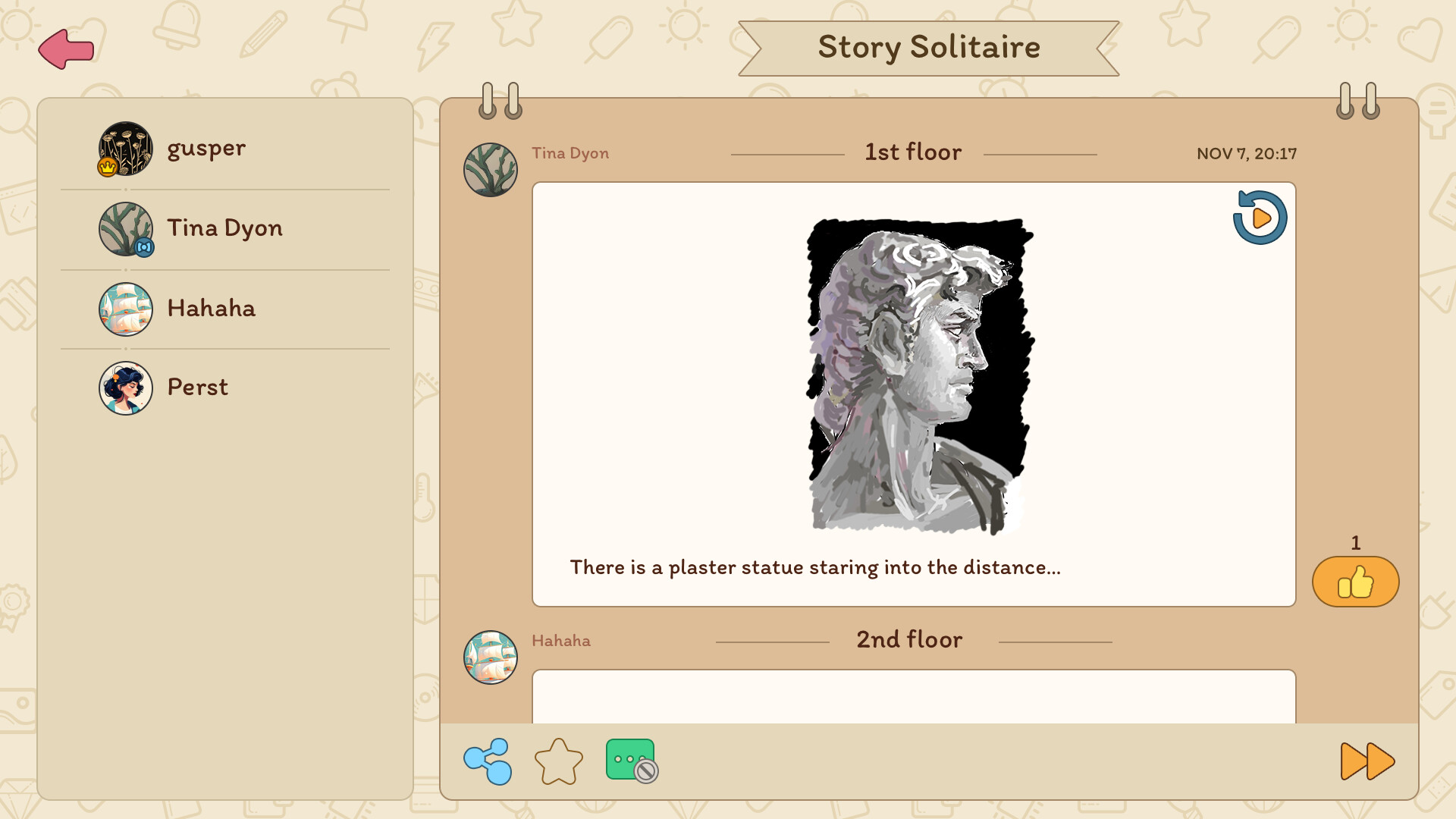This screenshot has height=819, width=1456.
Task: Click the NOV 7, 20:17 timestamp
Action: (x=1247, y=152)
